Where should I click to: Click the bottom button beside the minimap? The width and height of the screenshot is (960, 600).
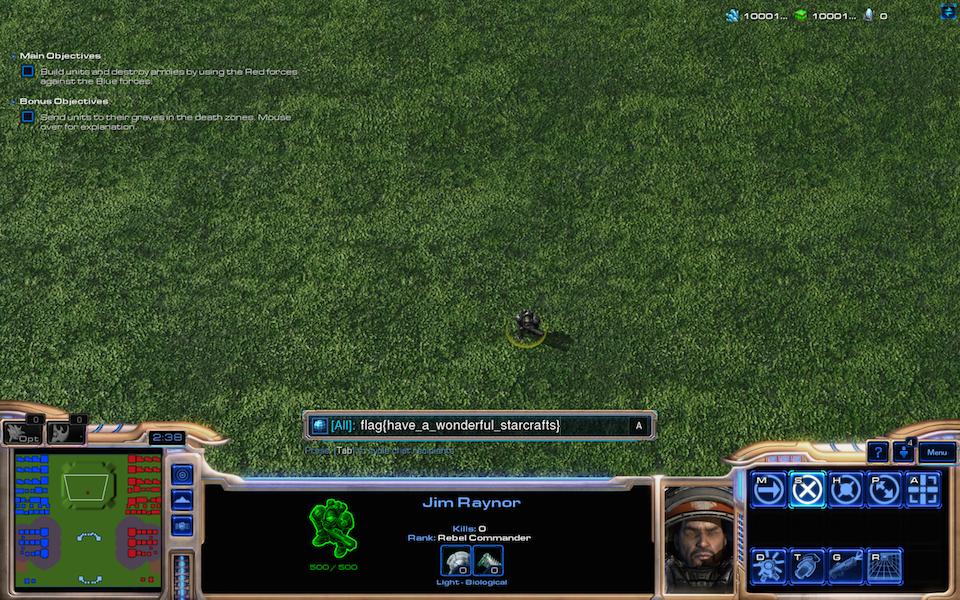[182, 526]
